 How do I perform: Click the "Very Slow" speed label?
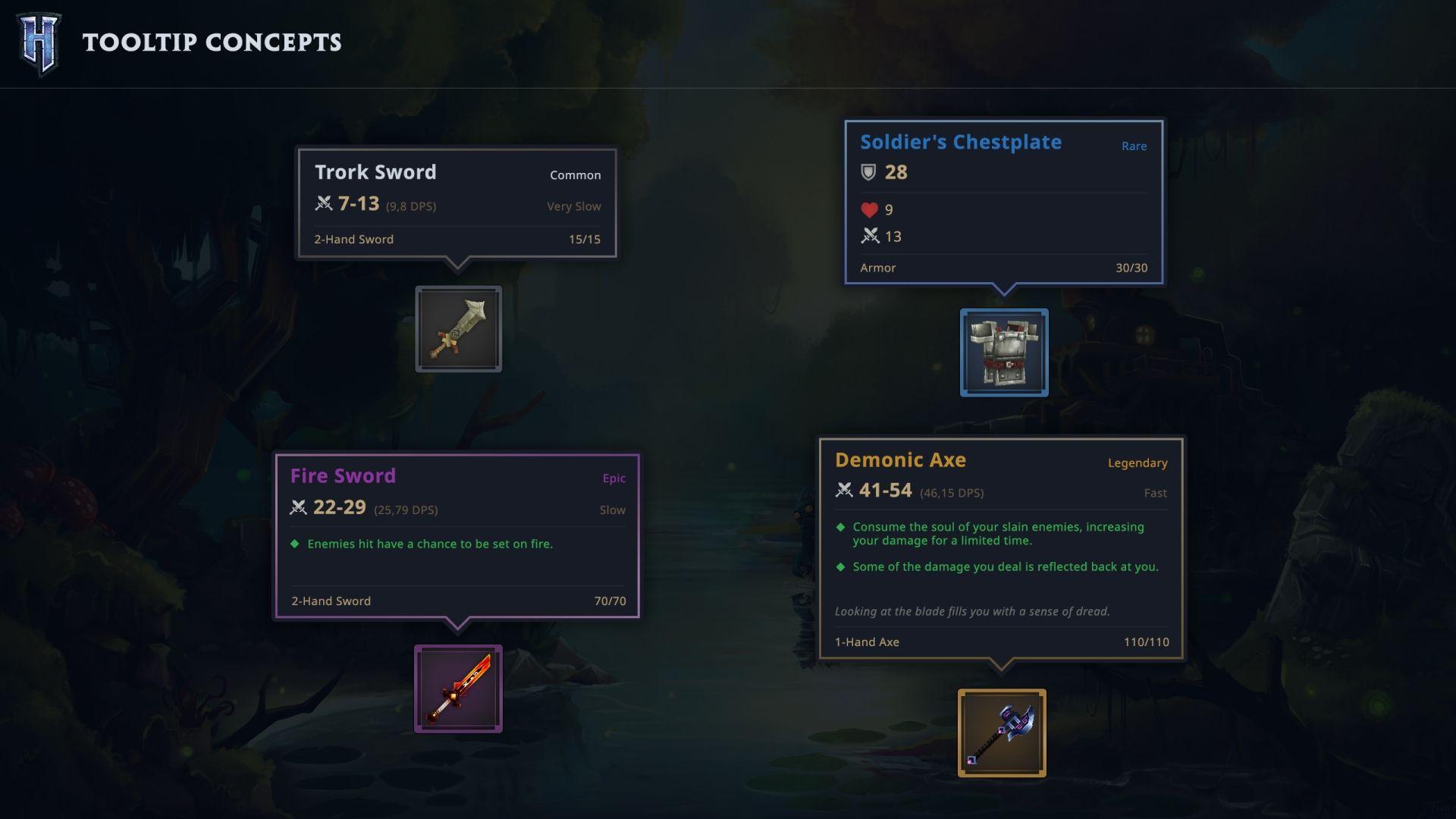[573, 206]
